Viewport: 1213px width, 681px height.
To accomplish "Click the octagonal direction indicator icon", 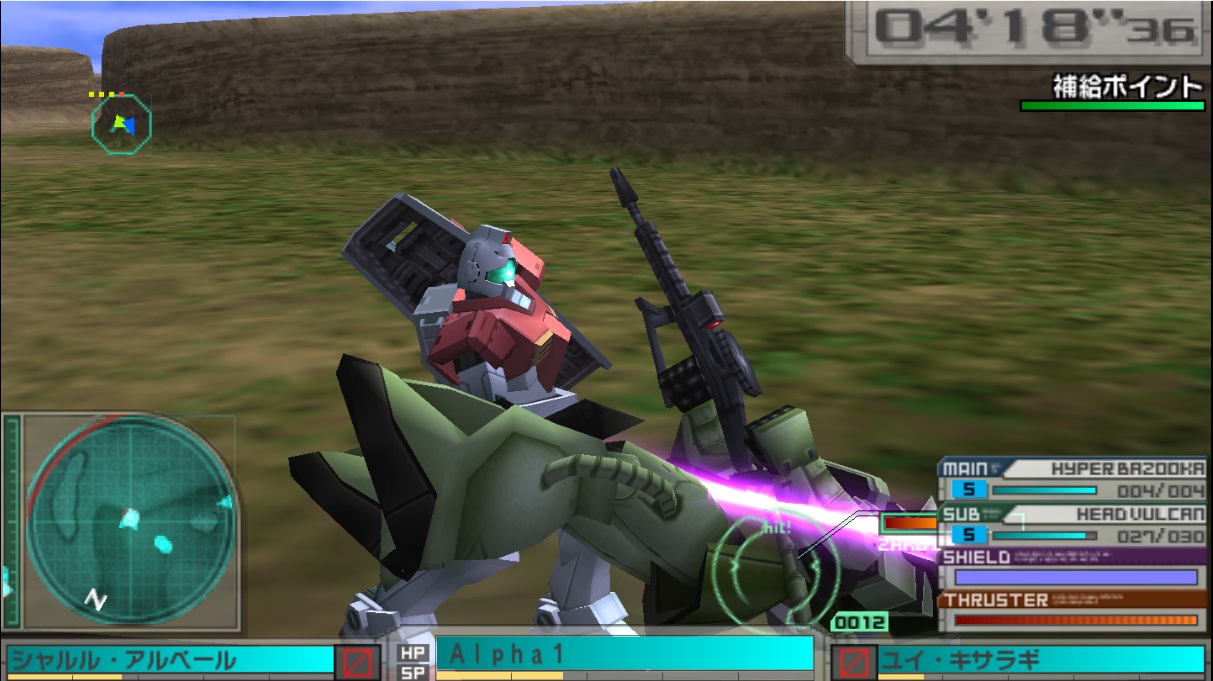I will click(x=121, y=124).
